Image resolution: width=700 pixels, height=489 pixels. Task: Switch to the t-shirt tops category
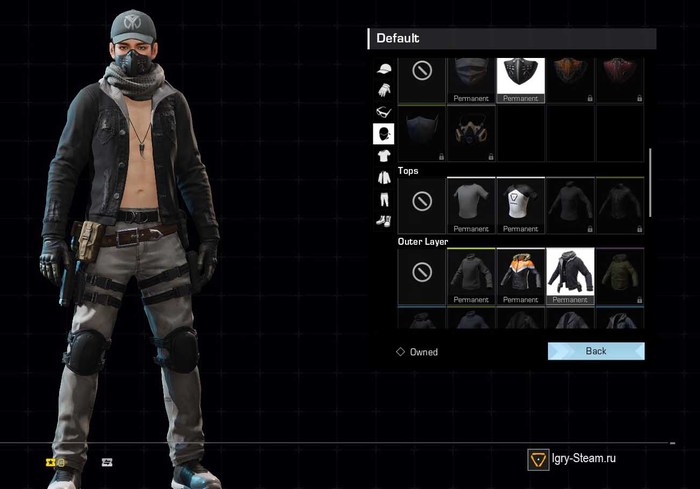point(383,155)
